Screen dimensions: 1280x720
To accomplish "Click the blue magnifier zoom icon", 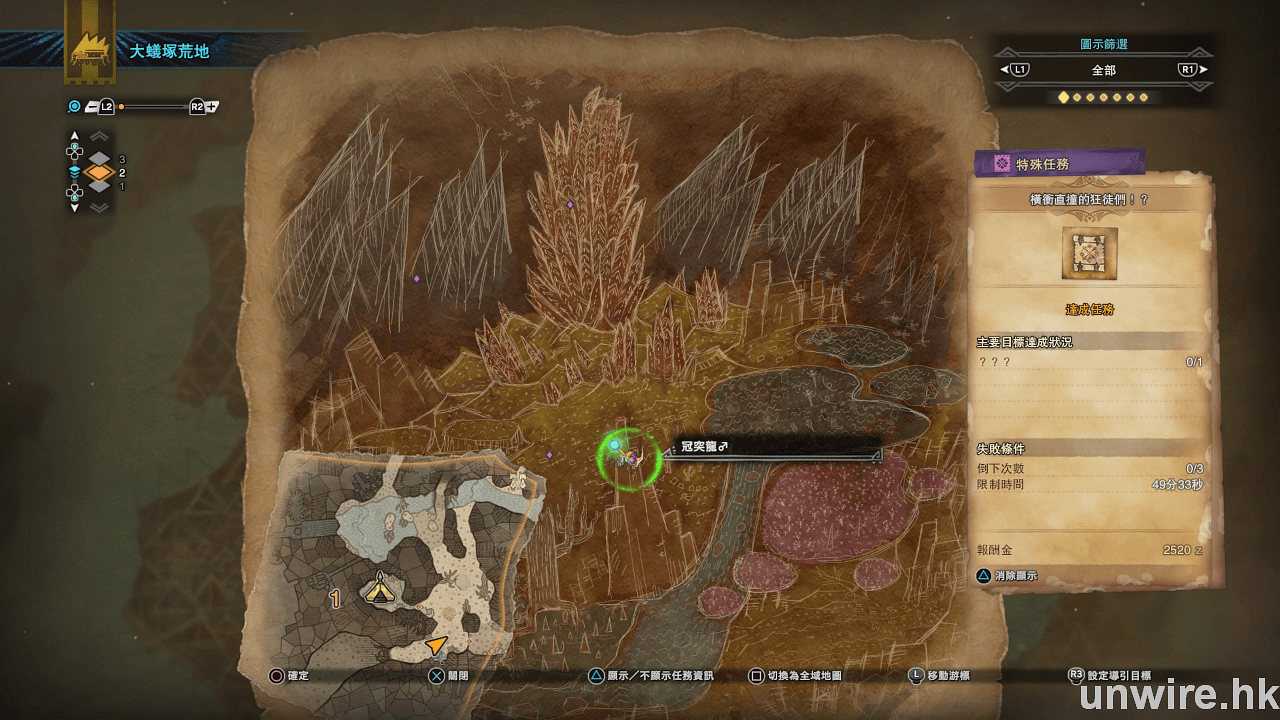I will click(x=74, y=106).
